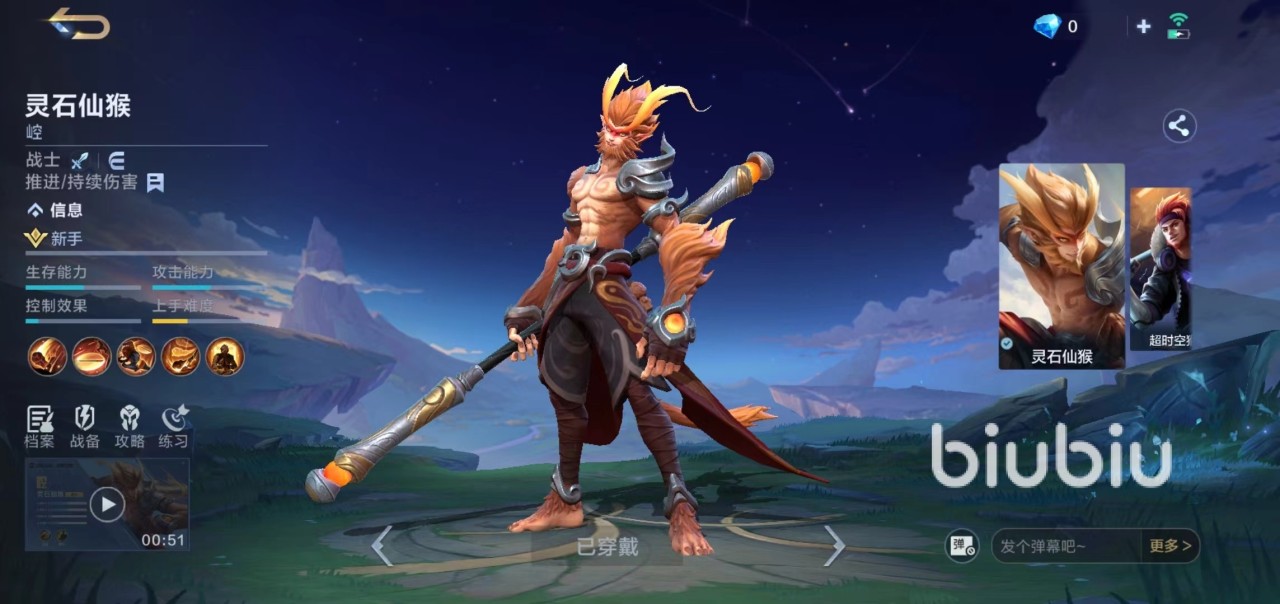This screenshot has height=604, width=1280.
Task: Click the 发个弹幕吧 comment input box
Action: pos(1065,546)
